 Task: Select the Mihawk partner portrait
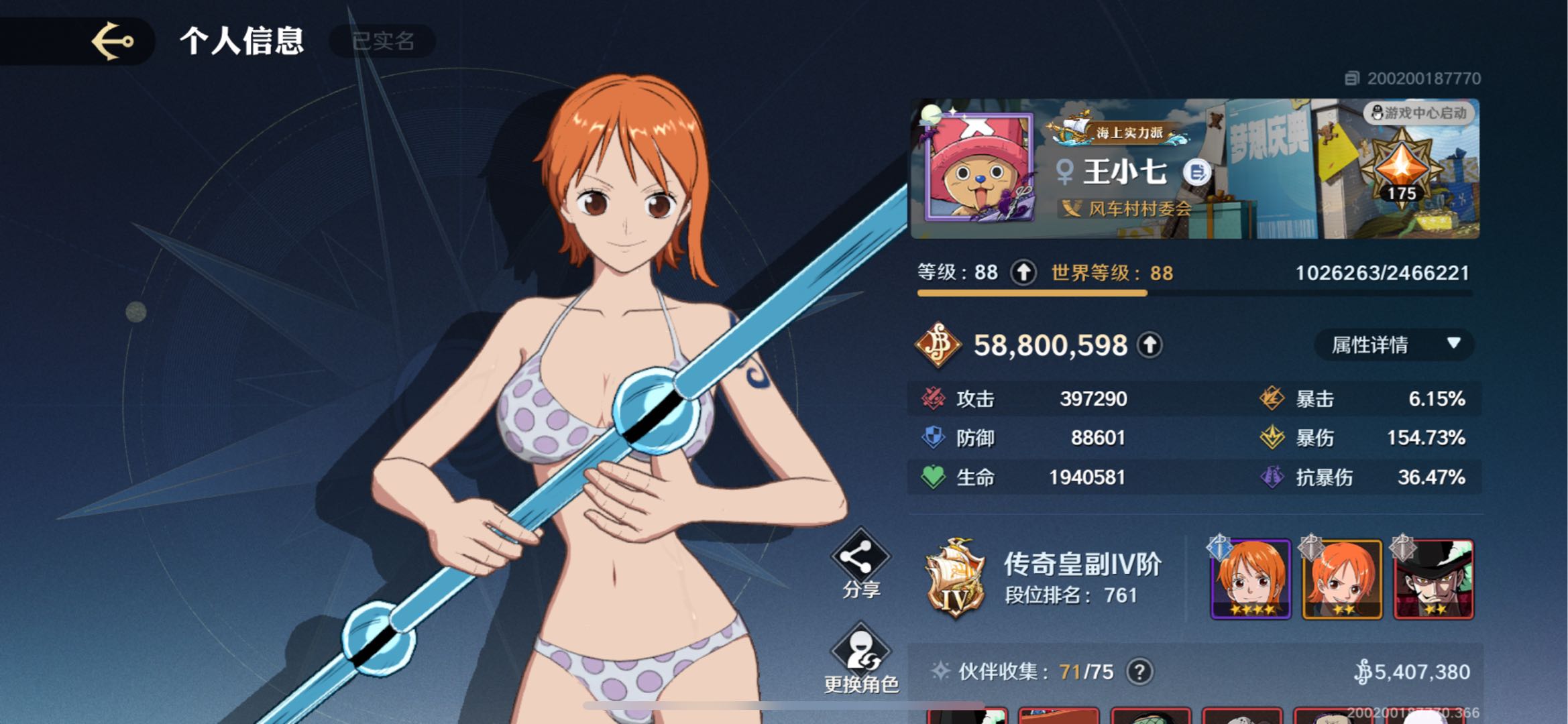tap(1433, 579)
